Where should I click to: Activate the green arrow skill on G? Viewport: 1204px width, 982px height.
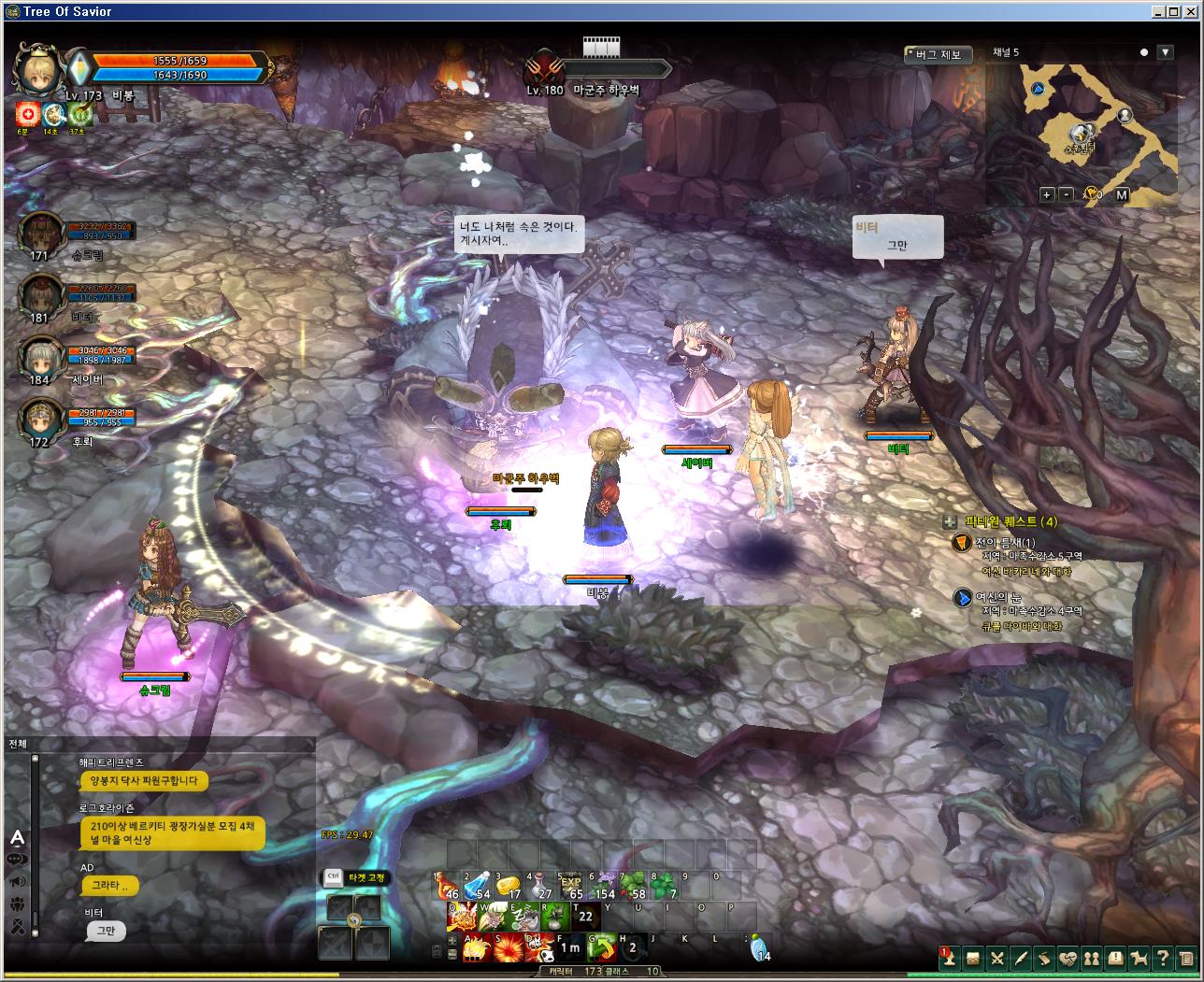tap(603, 947)
